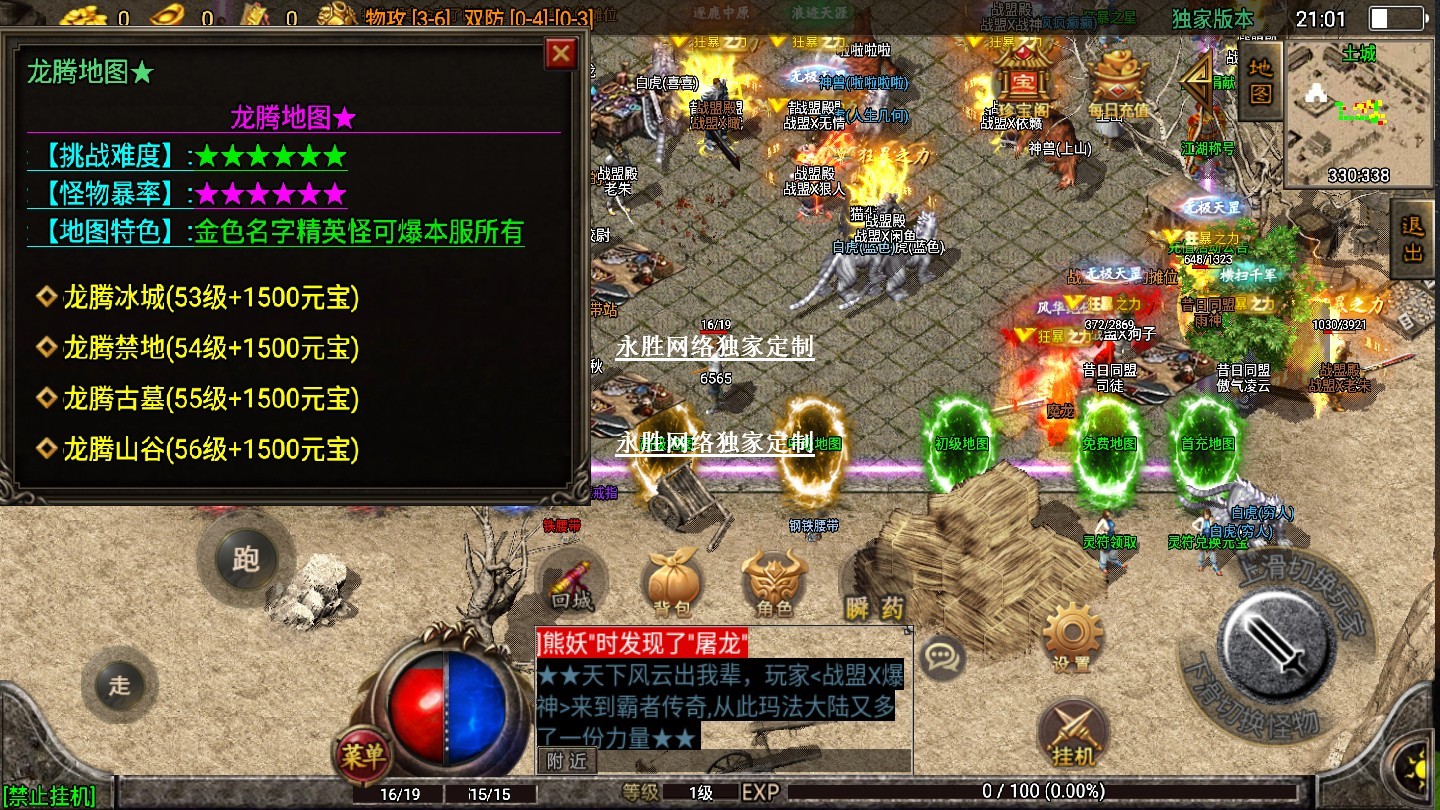Viewport: 1440px width, 810px height.
Task: Open the chat bubble icon
Action: [941, 657]
